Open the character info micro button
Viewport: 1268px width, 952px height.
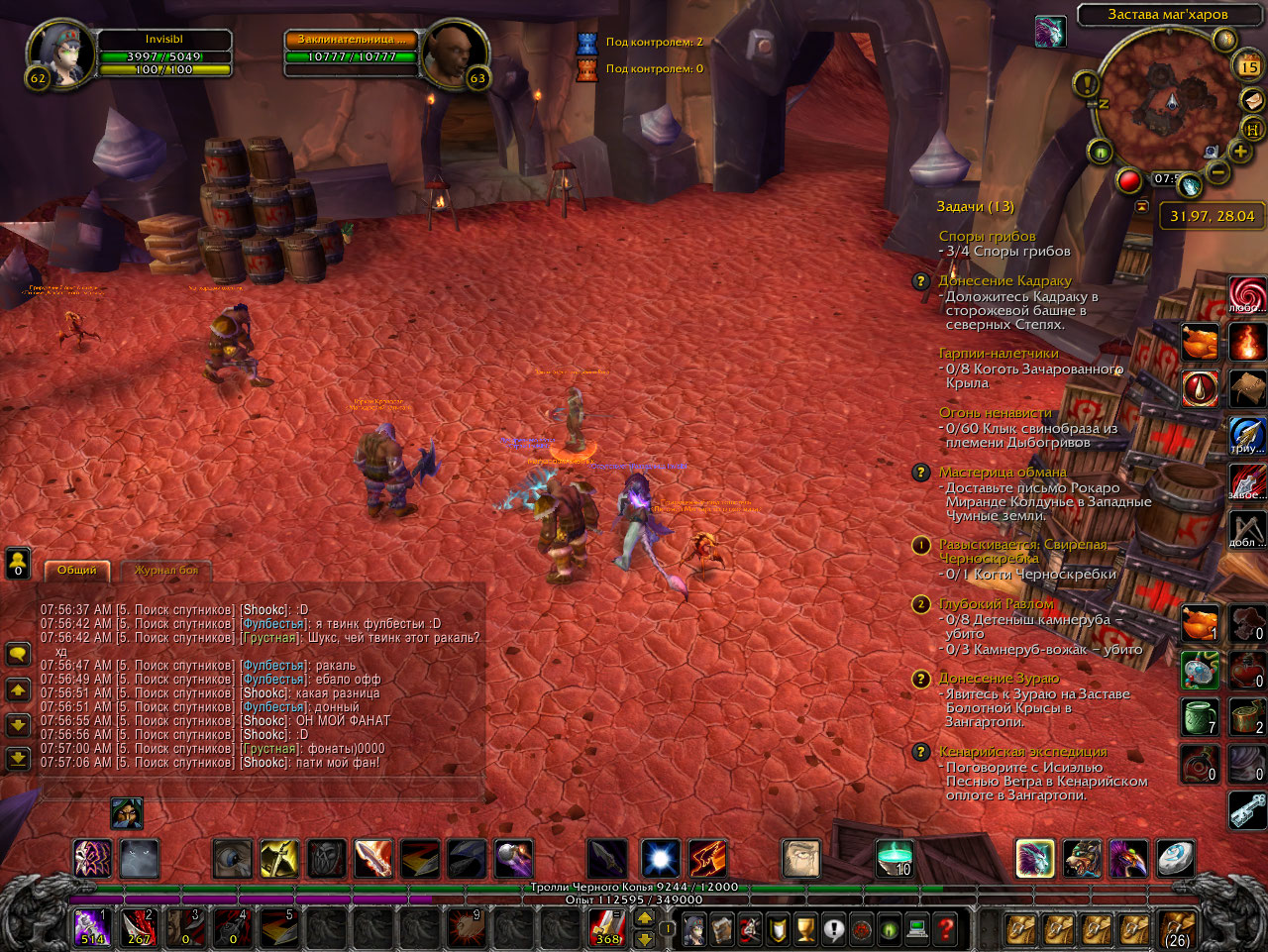tap(696, 929)
